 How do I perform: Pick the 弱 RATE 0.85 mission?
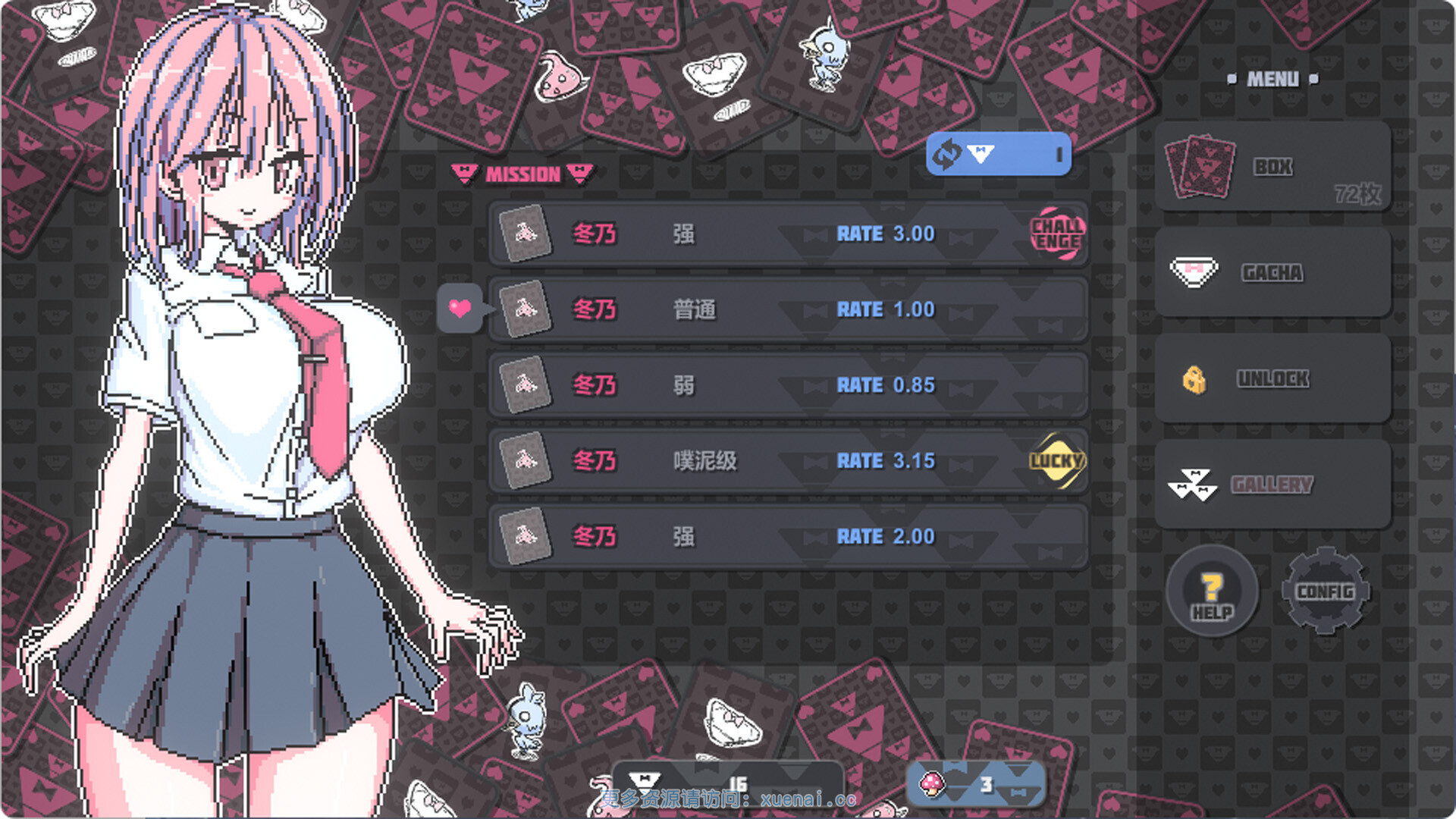point(787,385)
